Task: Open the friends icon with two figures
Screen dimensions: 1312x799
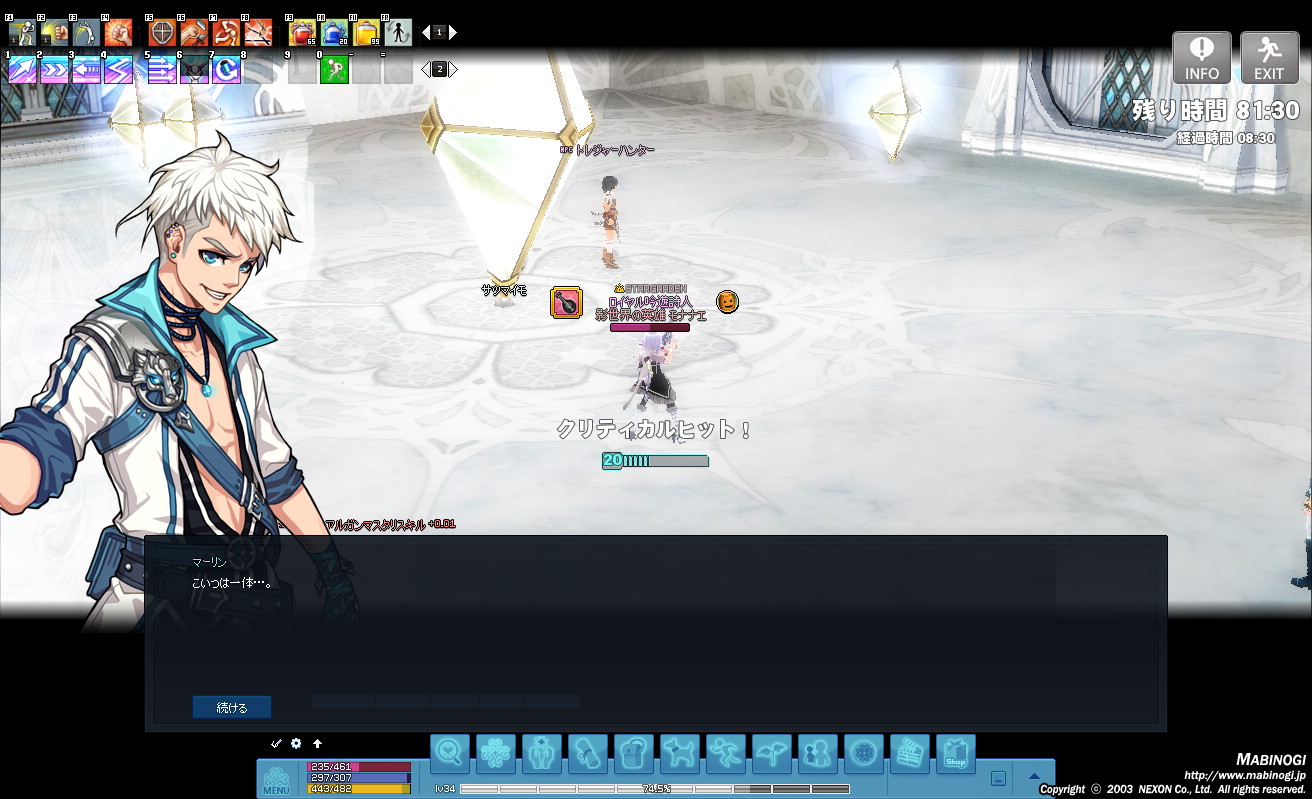Action: pyautogui.click(x=817, y=753)
